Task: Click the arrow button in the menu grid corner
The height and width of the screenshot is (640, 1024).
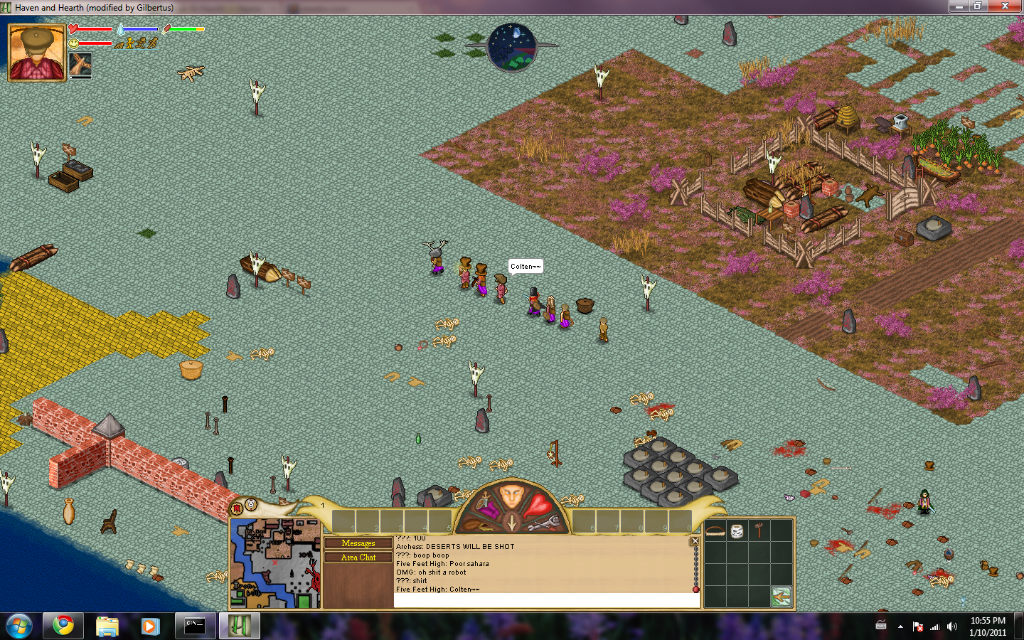Action: coord(780,596)
